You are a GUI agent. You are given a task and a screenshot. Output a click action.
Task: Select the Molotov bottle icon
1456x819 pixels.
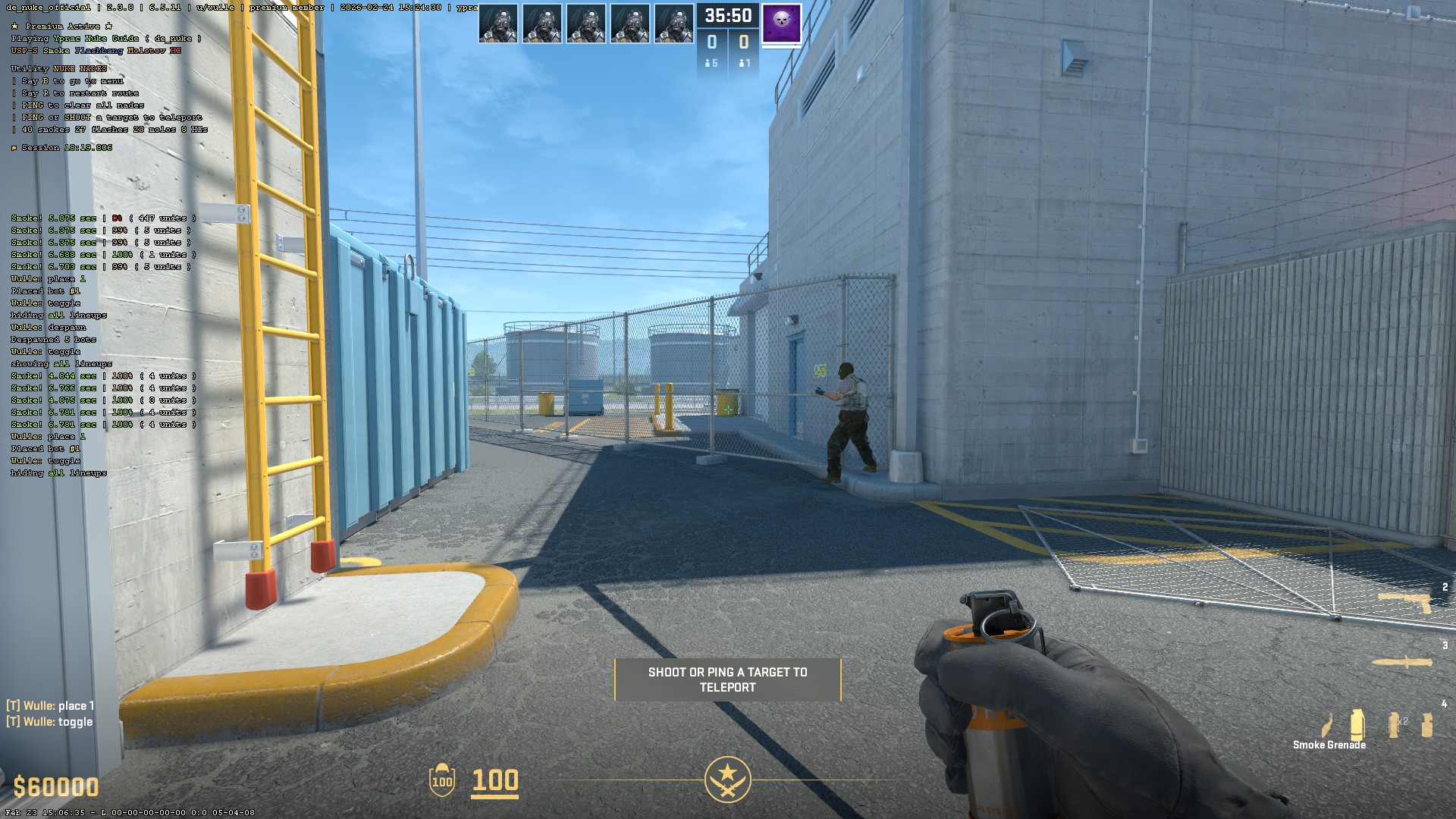pyautogui.click(x=1328, y=726)
